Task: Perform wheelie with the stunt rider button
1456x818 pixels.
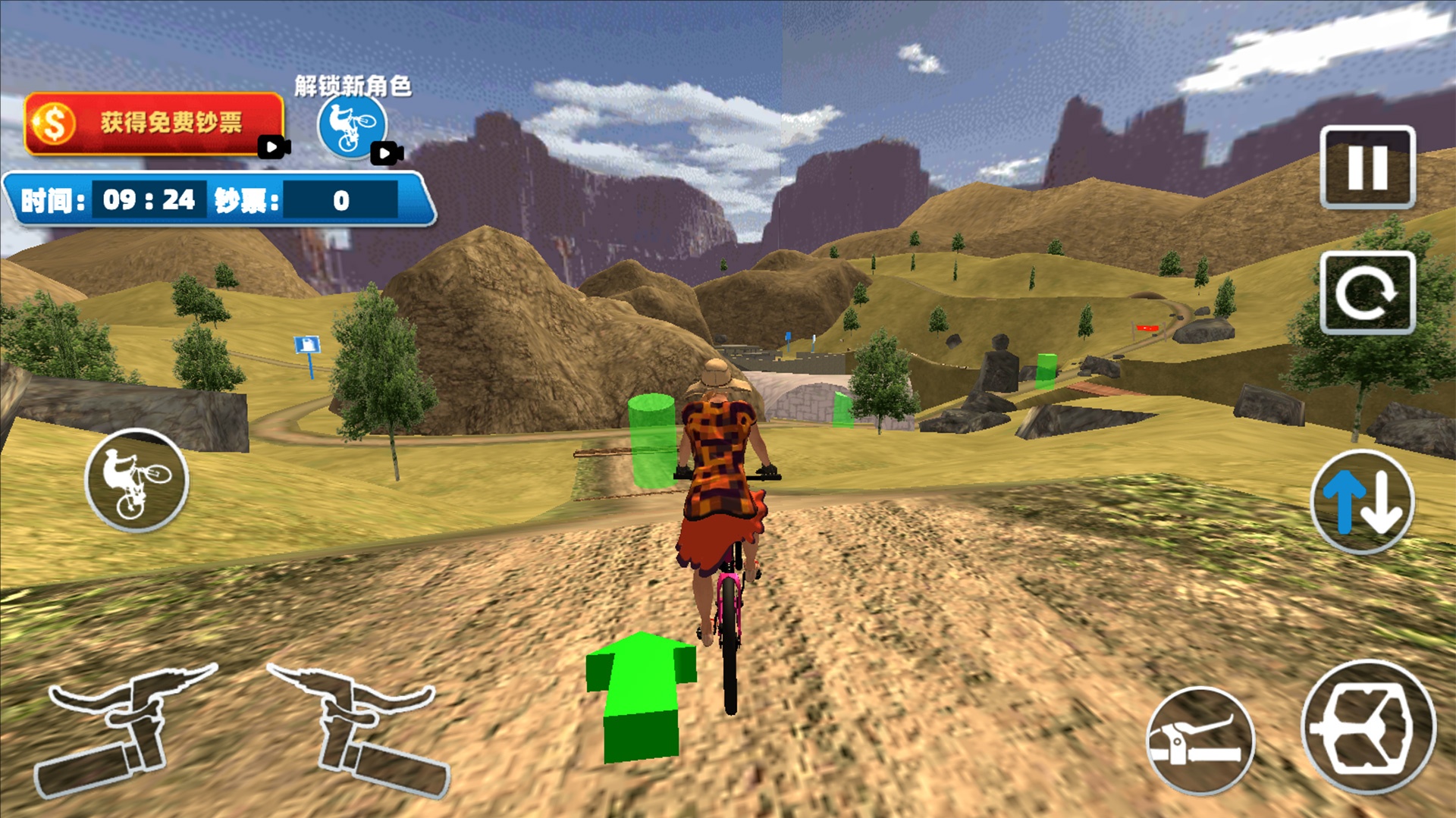Action: (x=136, y=480)
